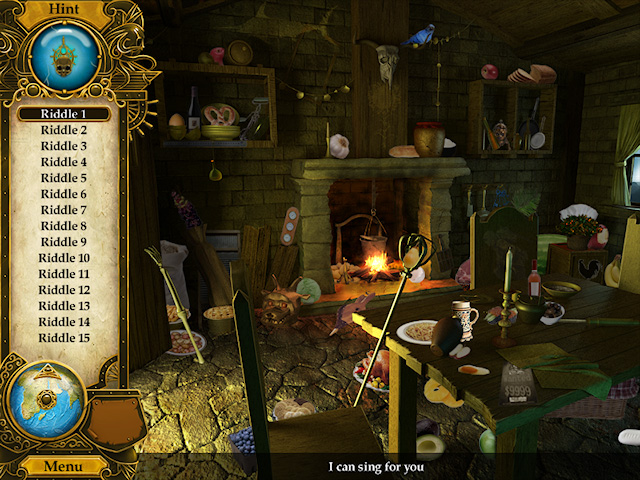This screenshot has height=480, width=640.
Task: Click Riddle 13 in the list
Action: pyautogui.click(x=63, y=306)
